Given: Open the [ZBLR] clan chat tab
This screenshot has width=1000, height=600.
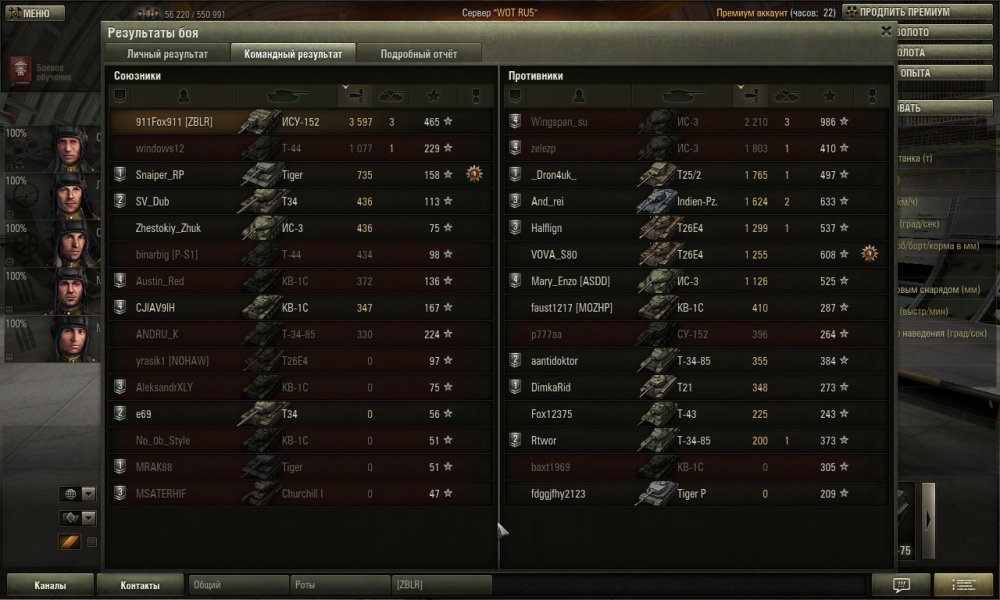Looking at the screenshot, I should tap(440, 585).
